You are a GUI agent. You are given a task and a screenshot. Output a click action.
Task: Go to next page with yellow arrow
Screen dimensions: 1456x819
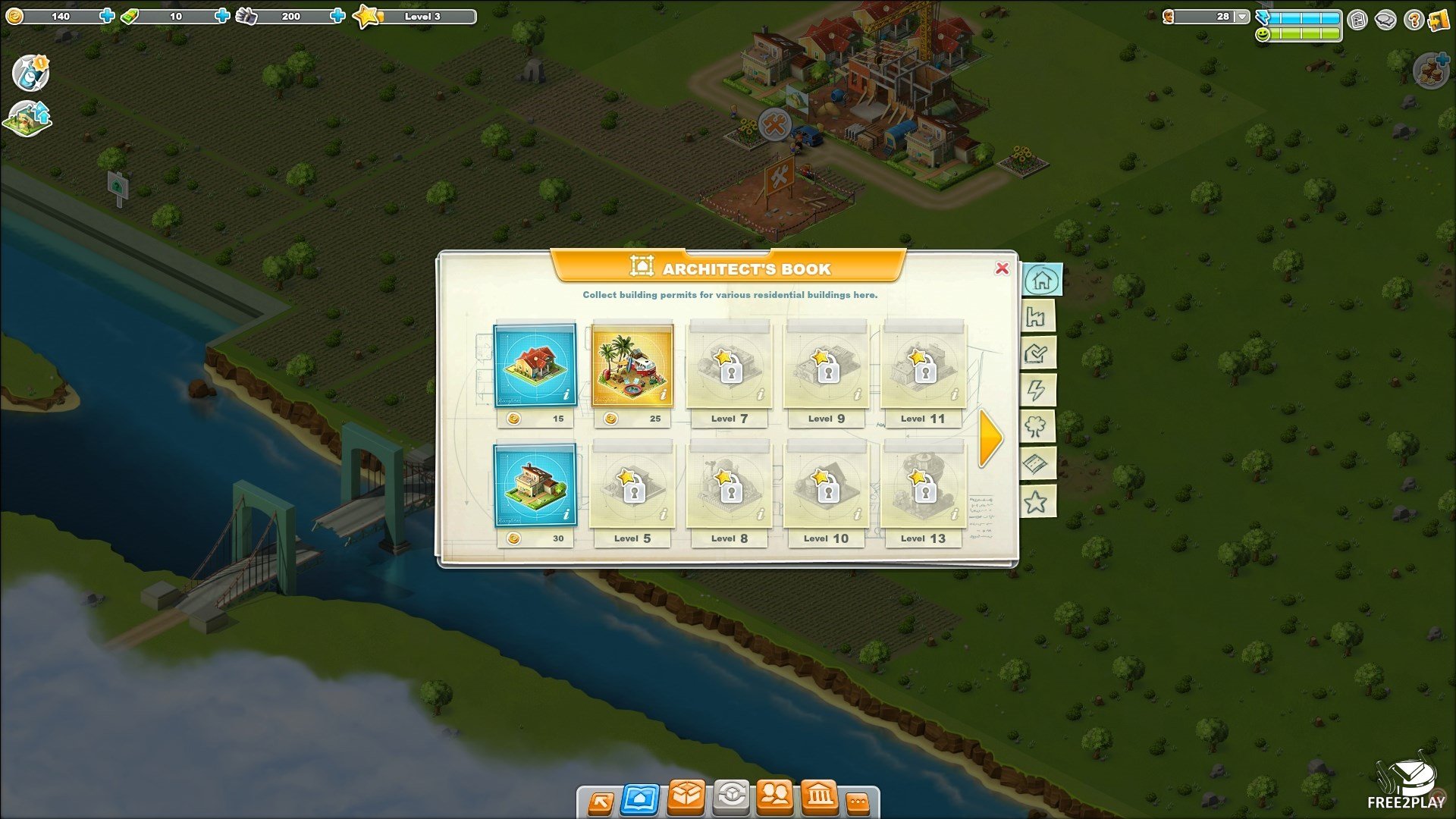click(x=990, y=438)
